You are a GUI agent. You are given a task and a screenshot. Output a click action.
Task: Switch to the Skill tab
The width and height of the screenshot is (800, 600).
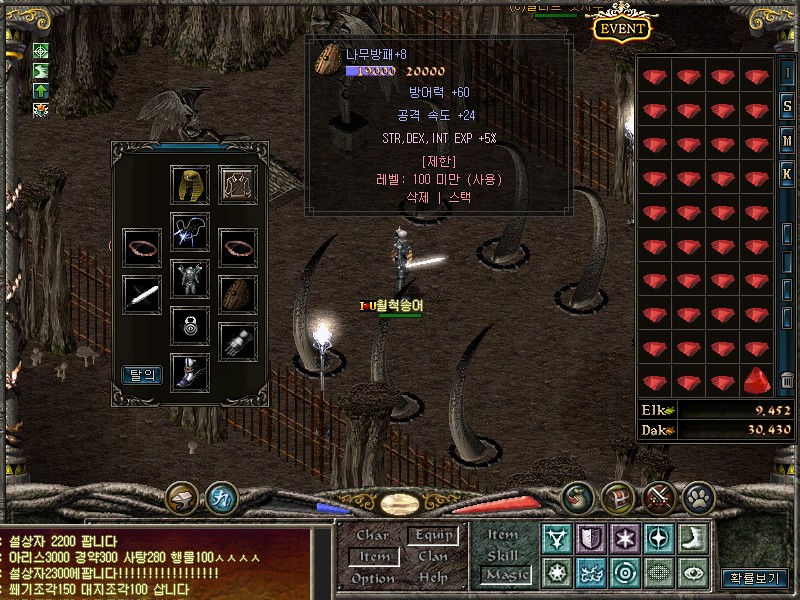tap(503, 555)
